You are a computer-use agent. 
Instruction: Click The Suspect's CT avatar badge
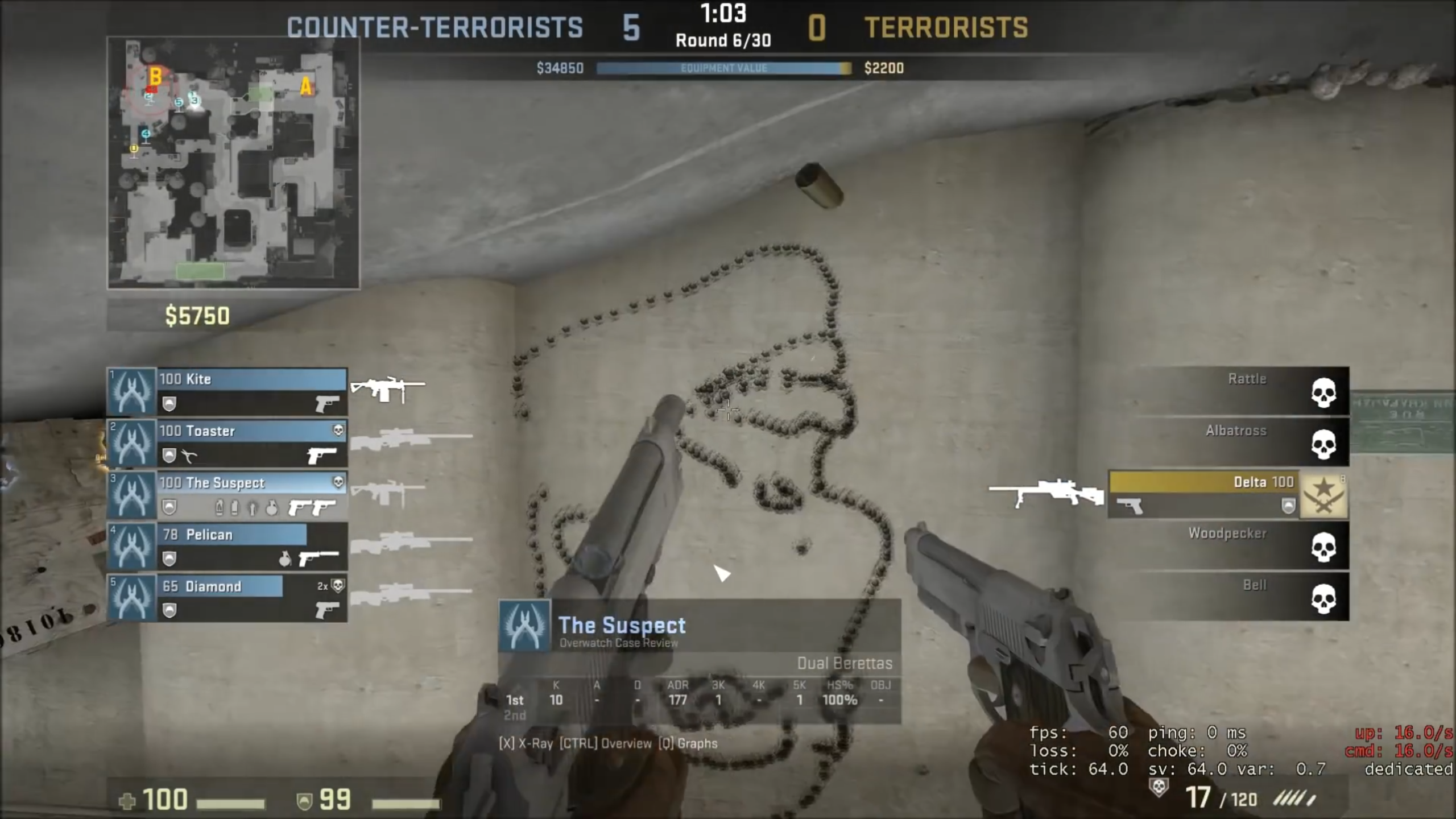click(x=524, y=625)
